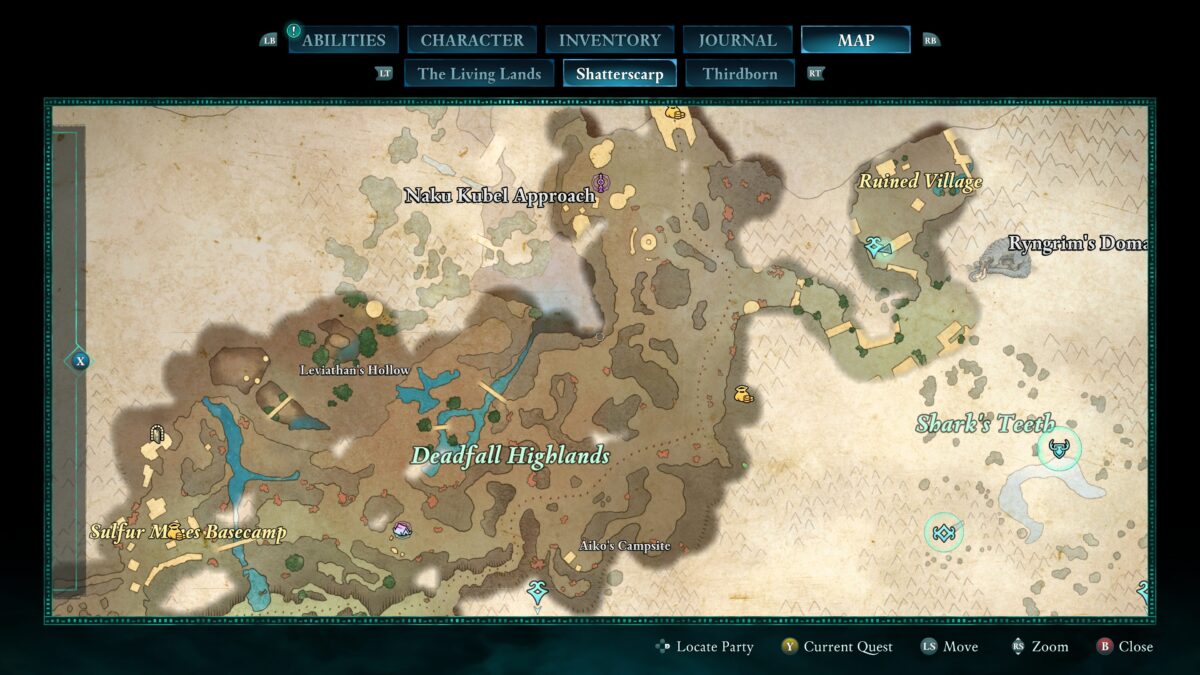This screenshot has width=1200, height=675.
Task: Click the purple marker at Naku Kubel Approach
Action: tap(601, 182)
